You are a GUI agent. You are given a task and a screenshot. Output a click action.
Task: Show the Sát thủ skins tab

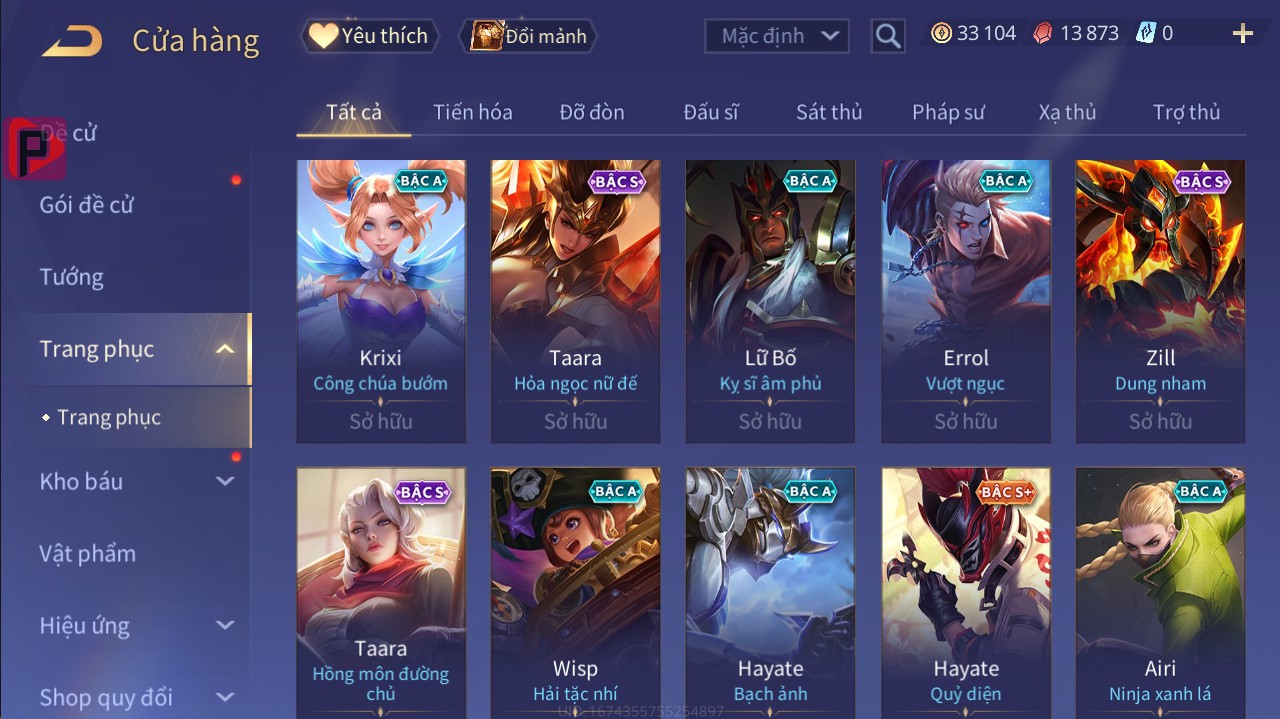[829, 112]
